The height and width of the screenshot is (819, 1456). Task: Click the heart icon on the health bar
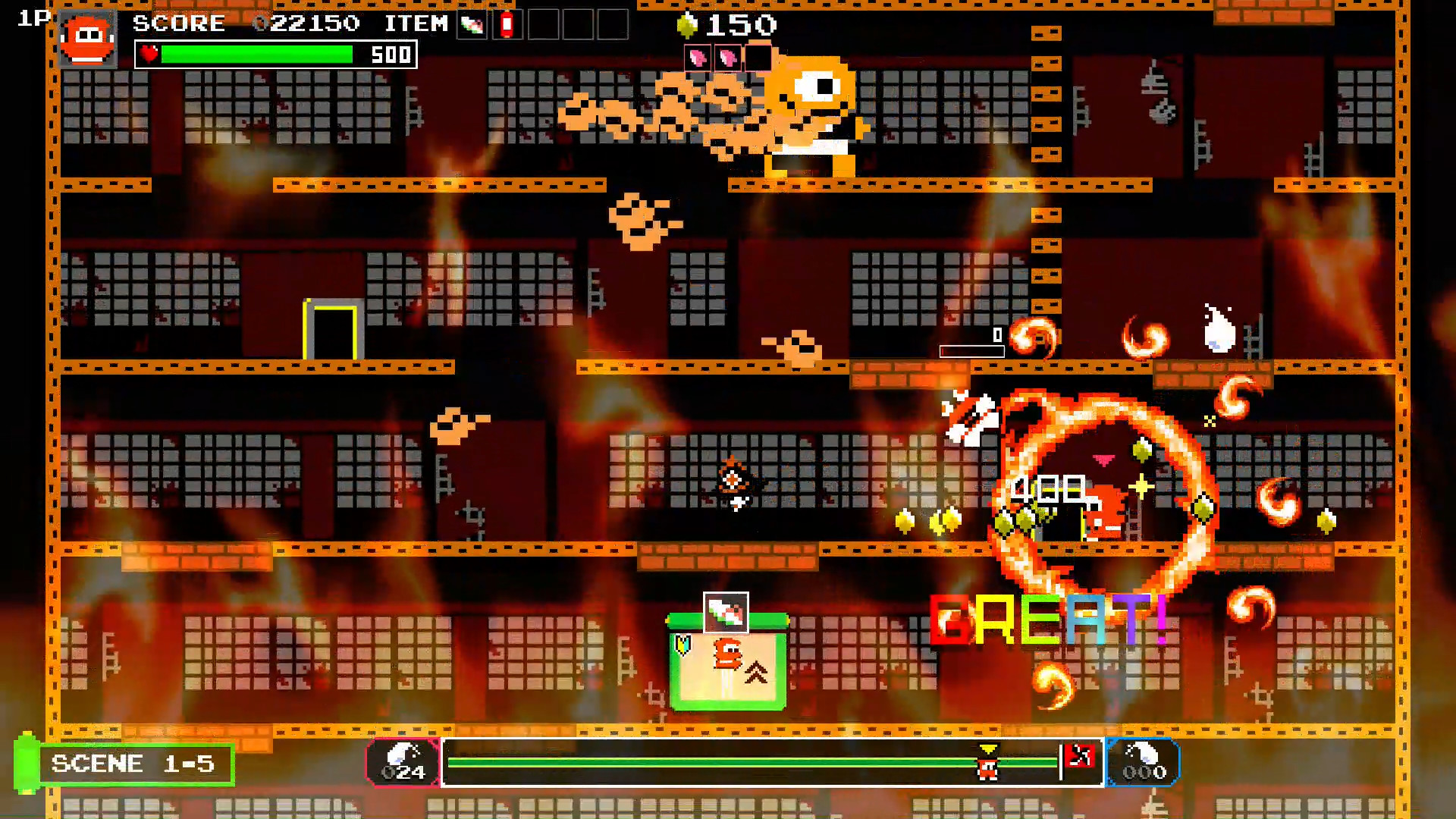[149, 55]
